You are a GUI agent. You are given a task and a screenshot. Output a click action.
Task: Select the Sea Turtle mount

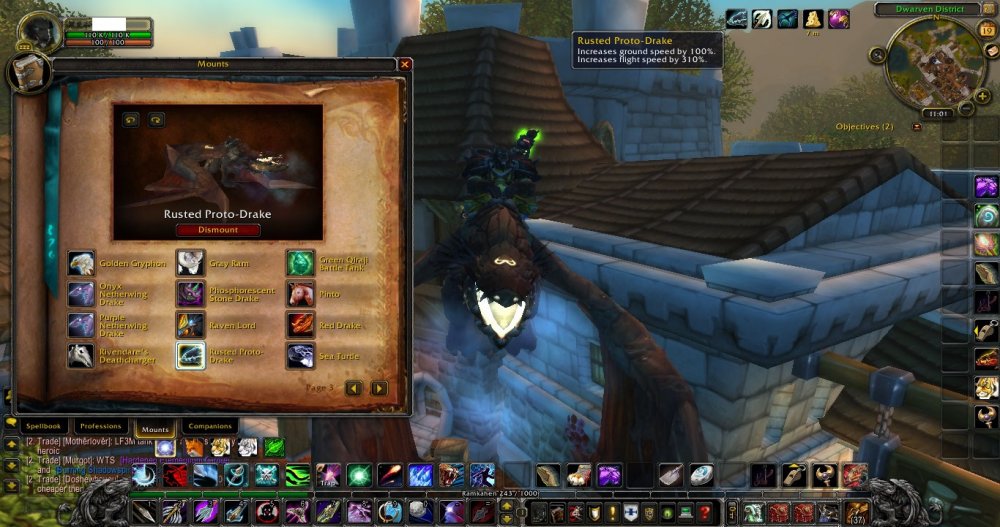tap(300, 356)
